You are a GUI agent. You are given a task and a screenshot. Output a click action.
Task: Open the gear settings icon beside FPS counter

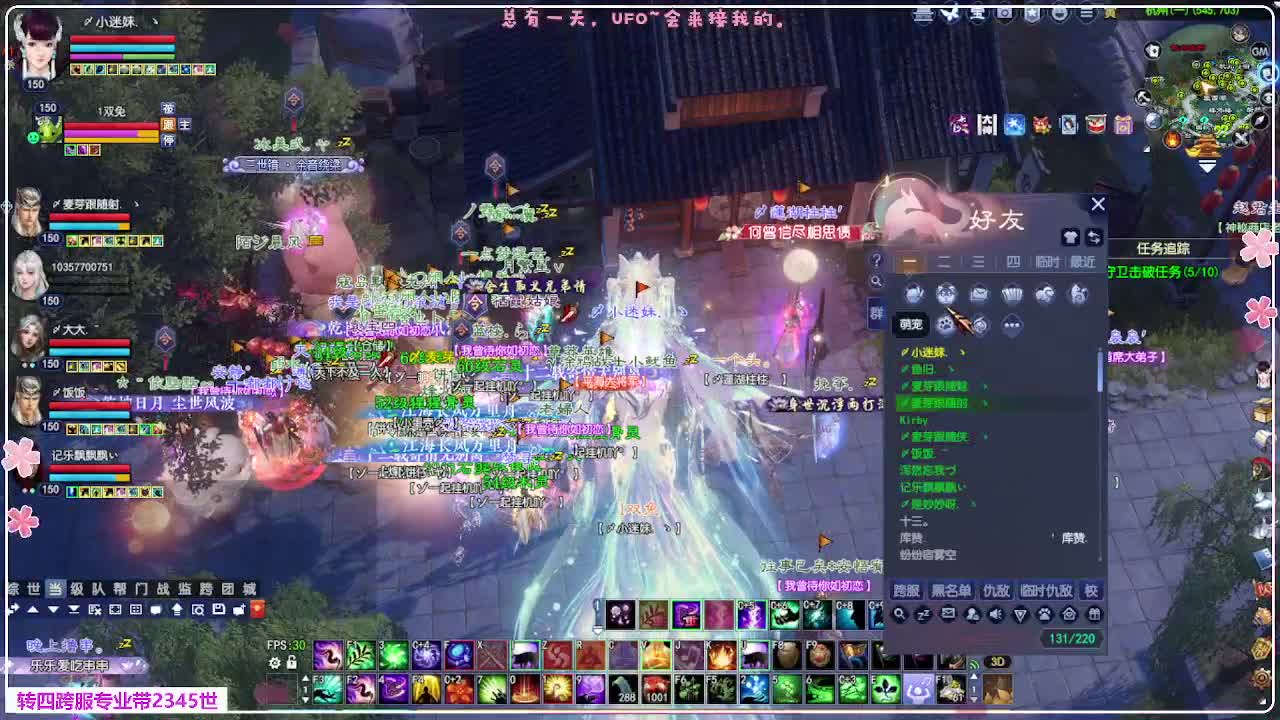276,661
